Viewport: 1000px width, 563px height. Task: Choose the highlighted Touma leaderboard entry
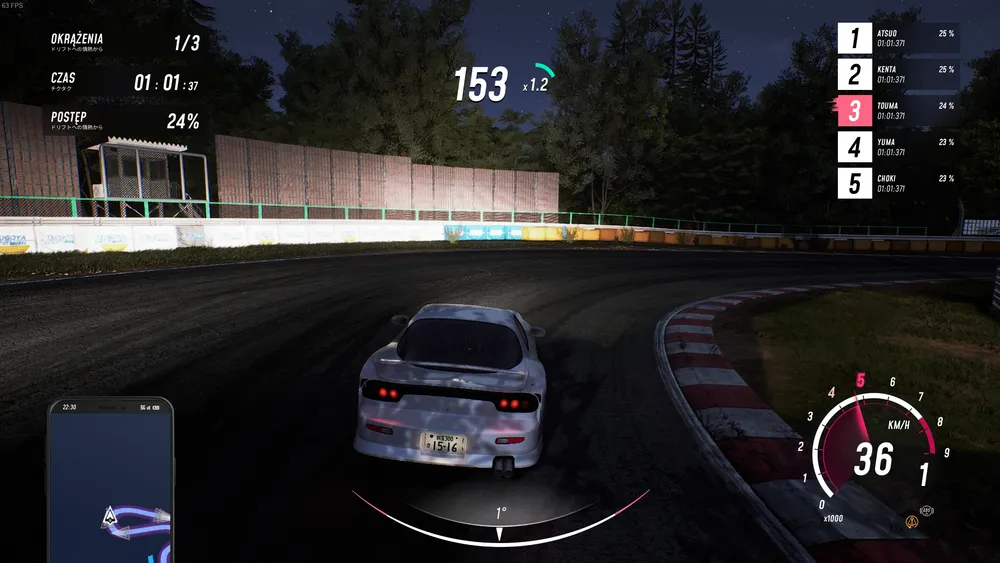[898, 111]
